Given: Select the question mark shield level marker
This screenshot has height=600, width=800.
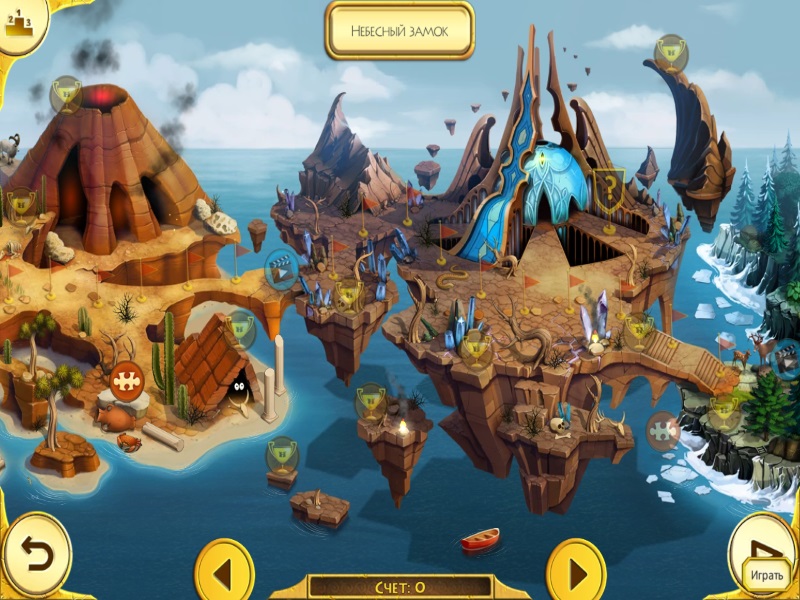Looking at the screenshot, I should tap(607, 186).
